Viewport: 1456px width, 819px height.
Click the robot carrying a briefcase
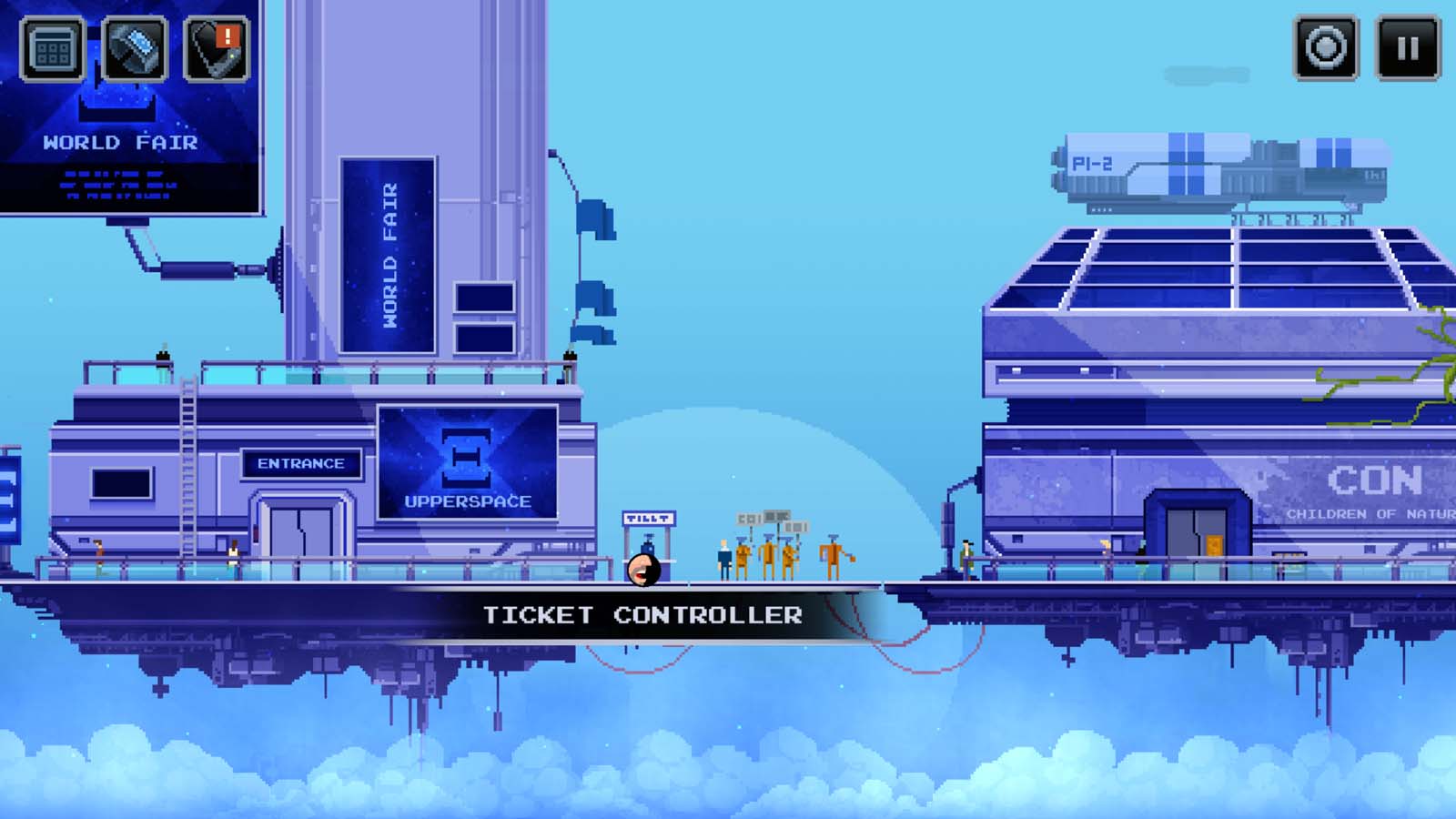point(833,557)
